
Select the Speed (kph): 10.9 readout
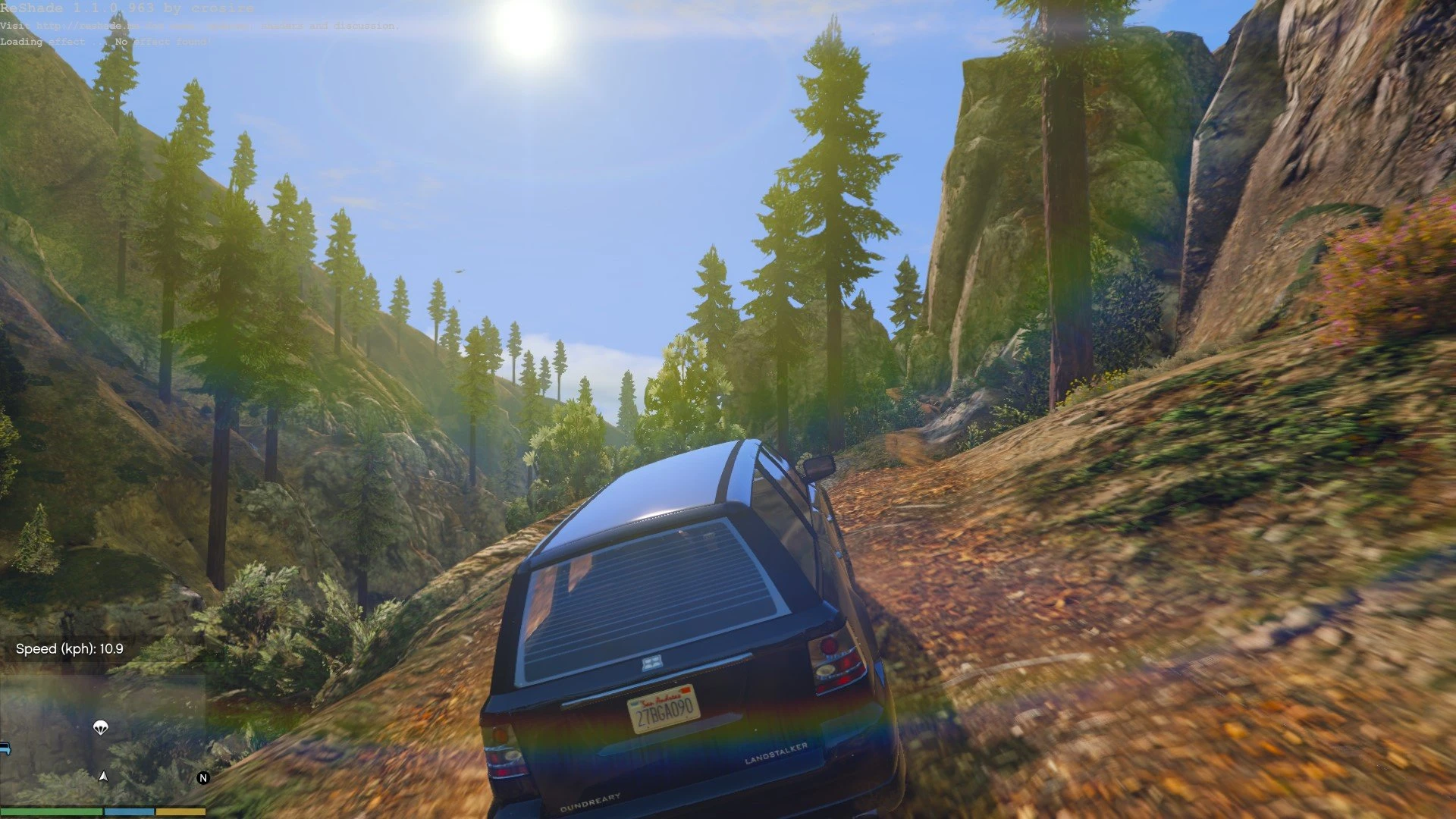coord(71,649)
